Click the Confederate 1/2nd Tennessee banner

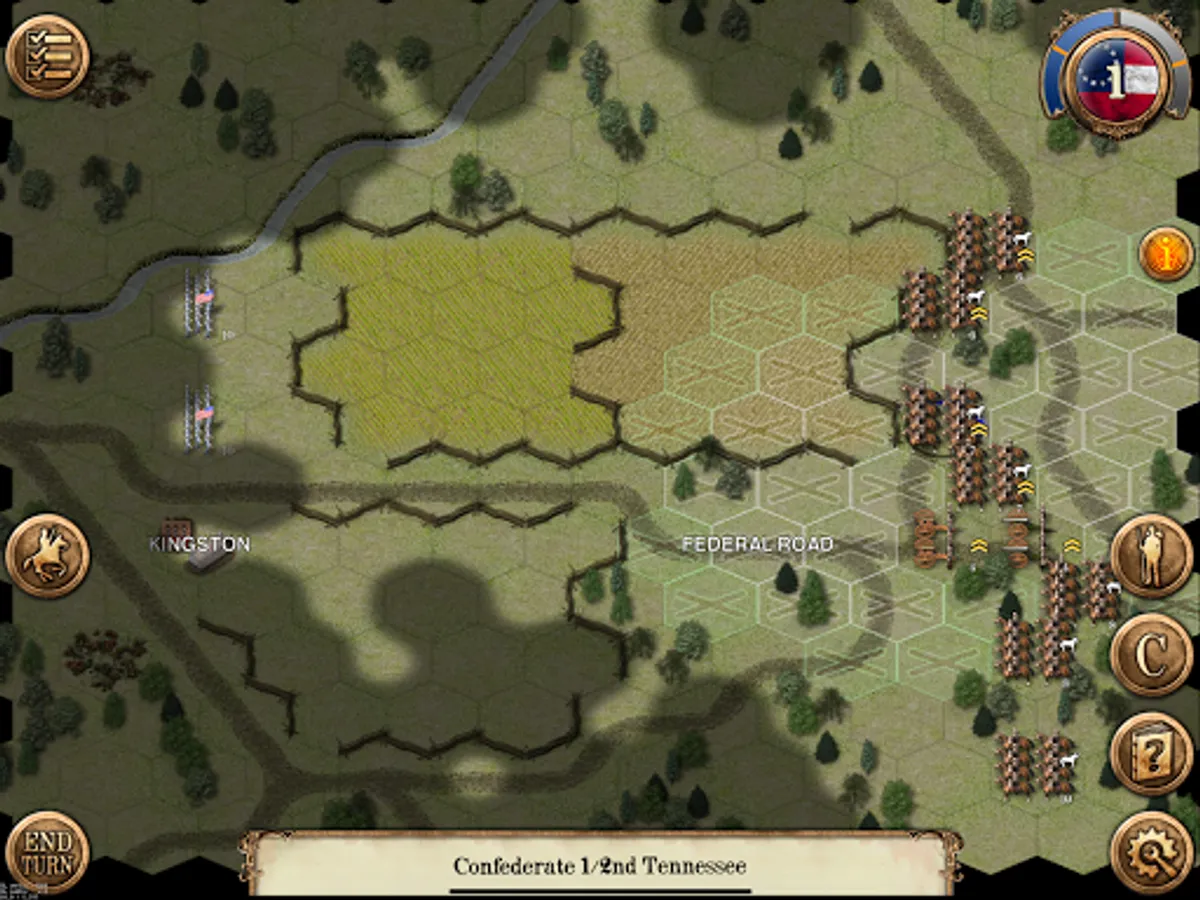(x=600, y=865)
